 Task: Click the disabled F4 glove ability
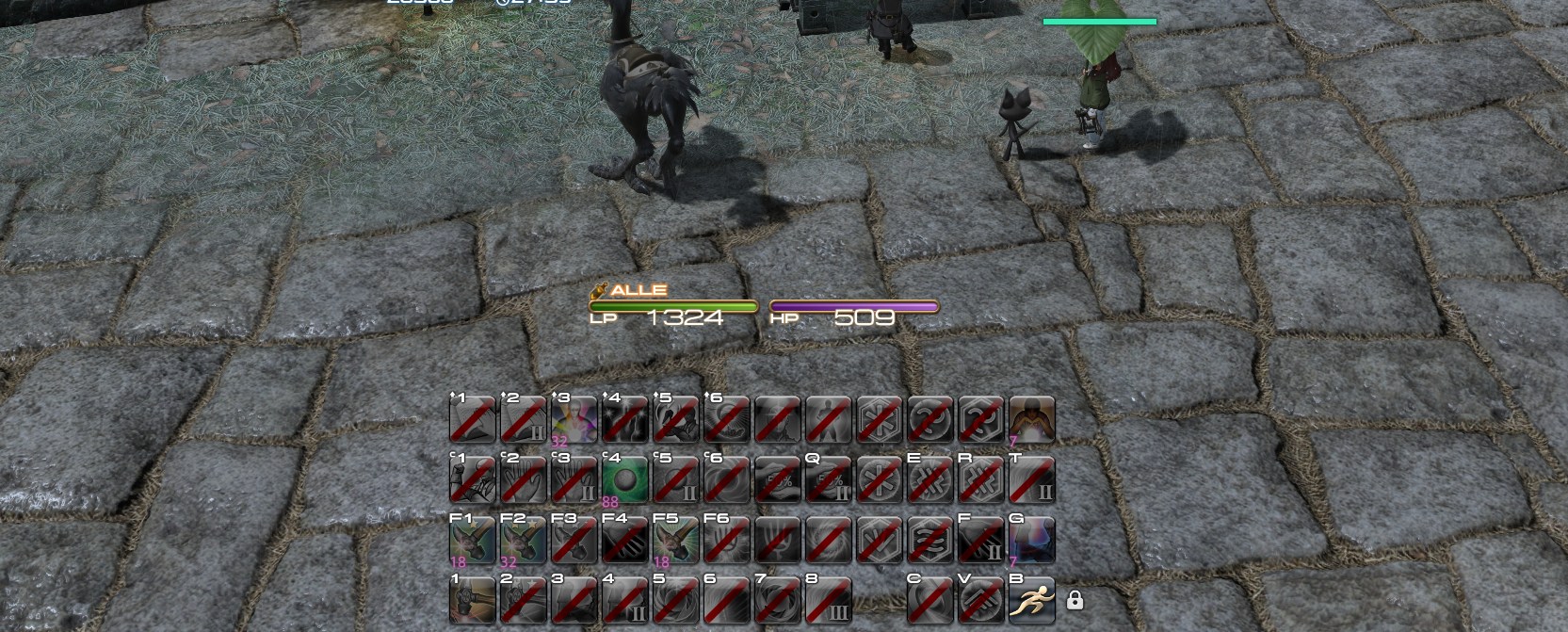[x=624, y=540]
